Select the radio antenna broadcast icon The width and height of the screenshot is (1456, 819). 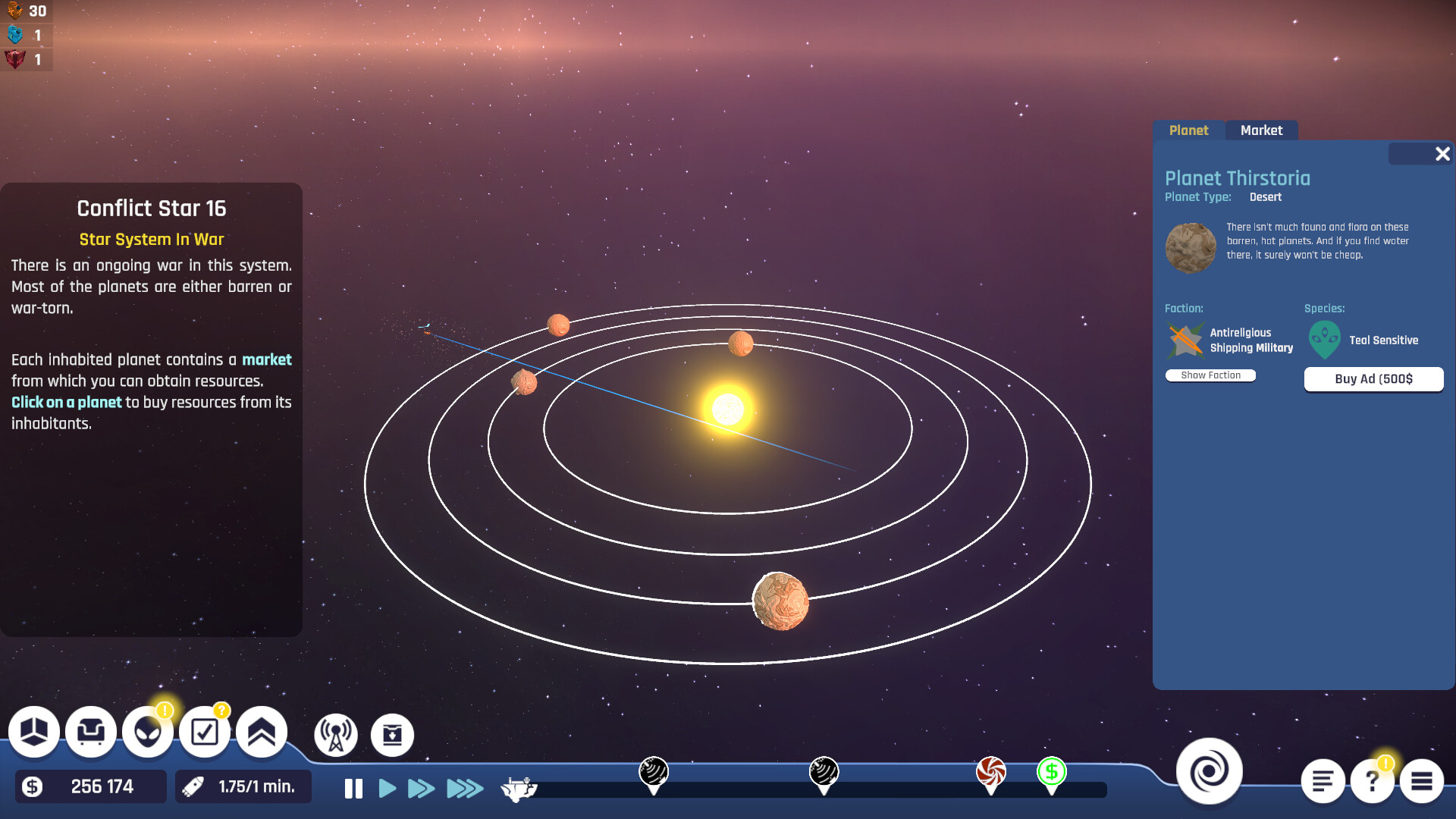click(x=337, y=734)
